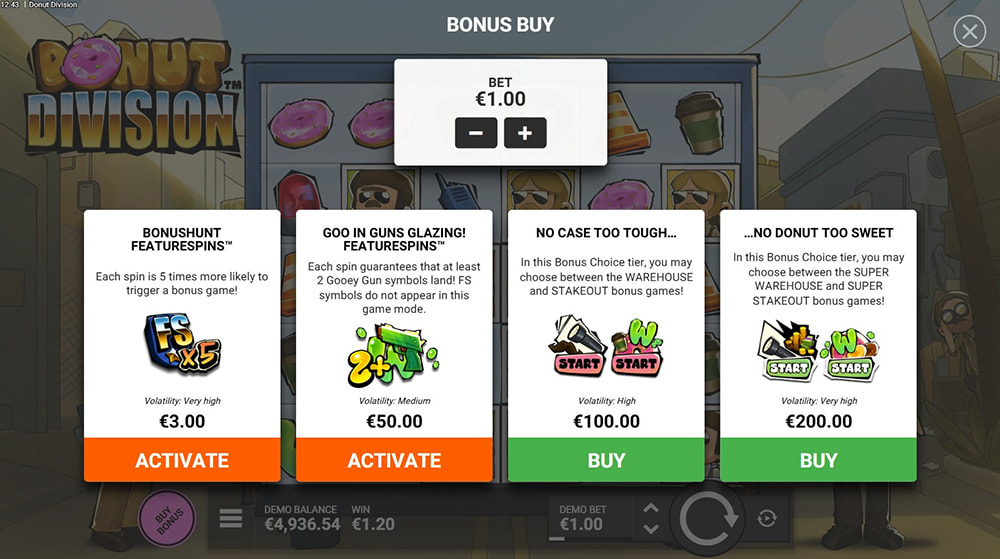The image size is (1000, 559).
Task: Activate Goo In Guns Glazing FeatureSpins
Action: 394,460
